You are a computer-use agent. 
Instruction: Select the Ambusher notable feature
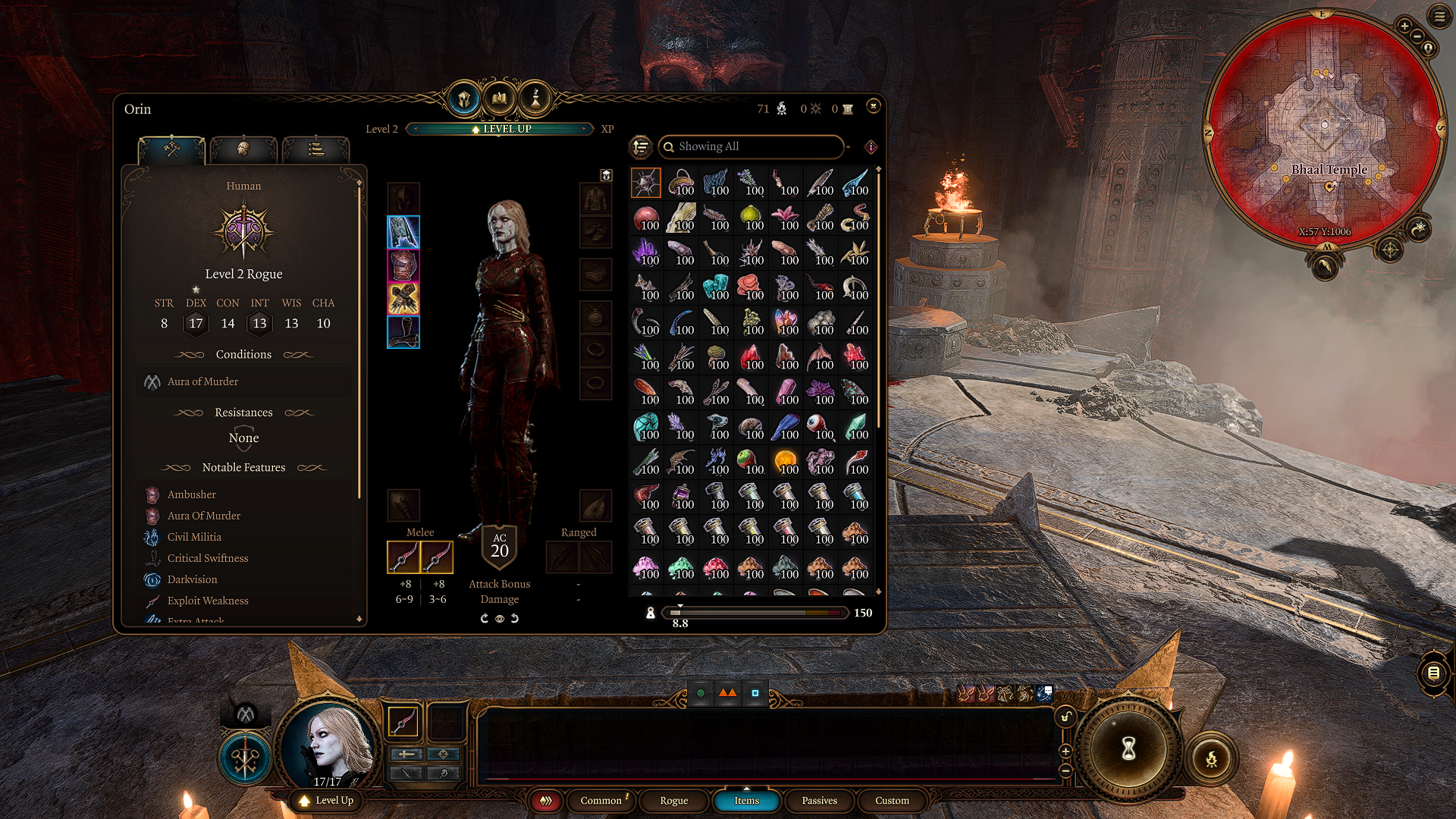pyautogui.click(x=192, y=494)
